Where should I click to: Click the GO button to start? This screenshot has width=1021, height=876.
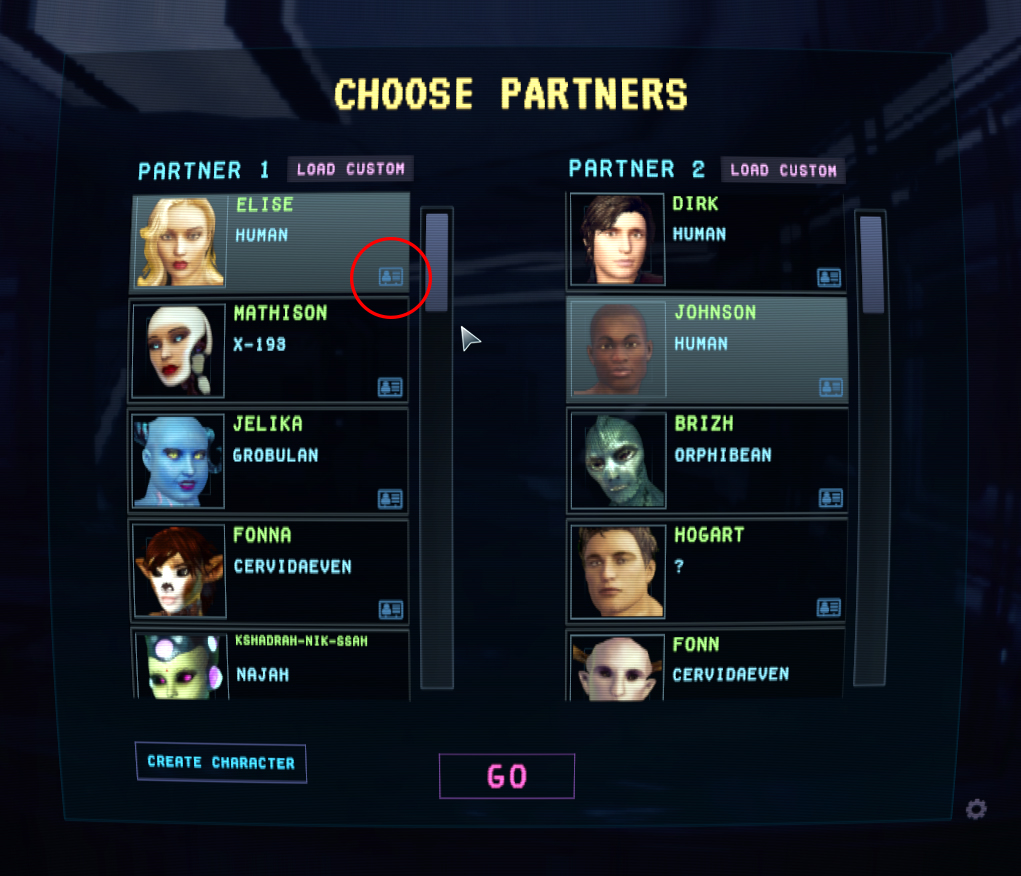point(507,776)
